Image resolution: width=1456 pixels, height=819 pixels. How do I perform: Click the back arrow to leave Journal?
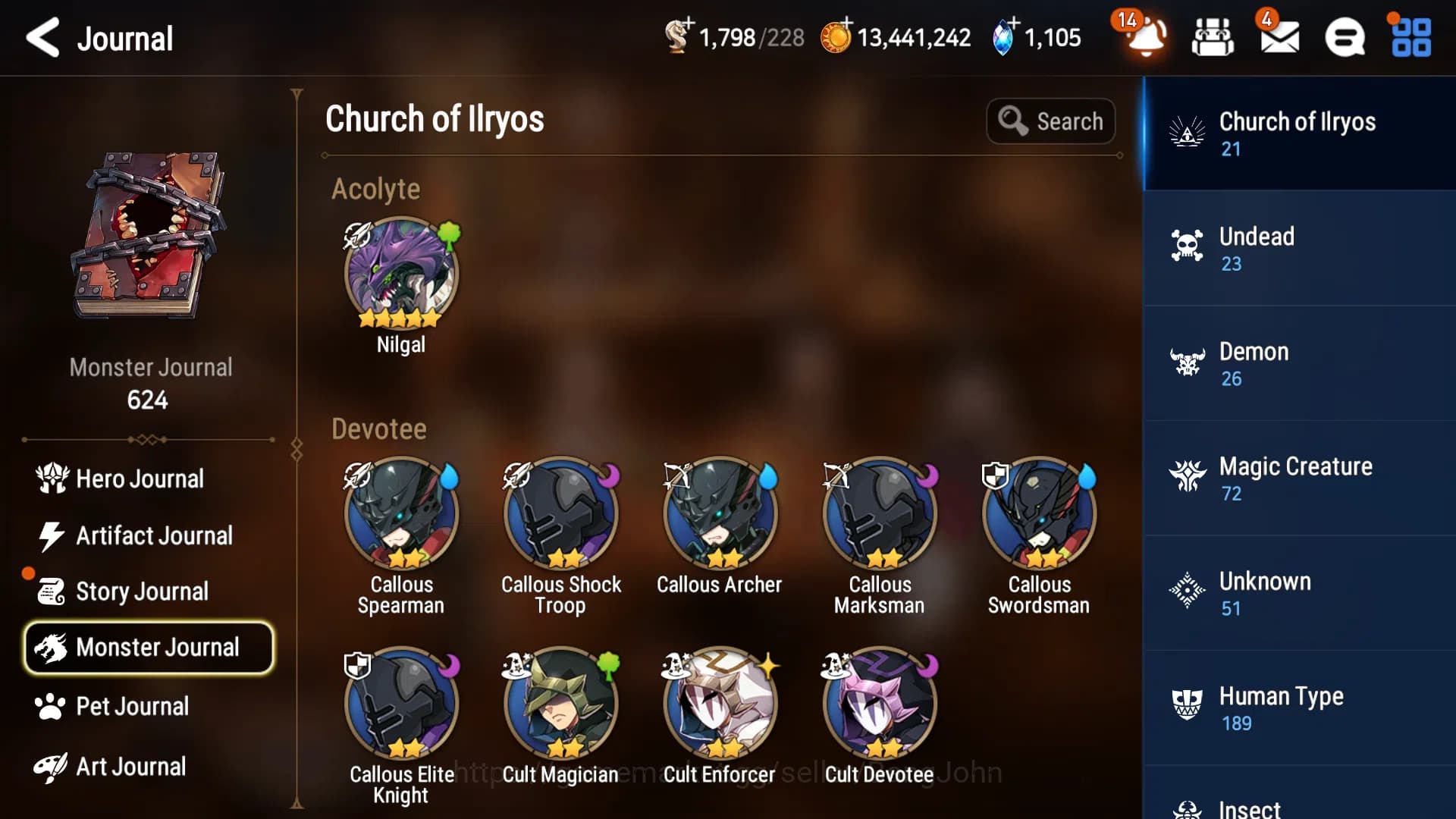pyautogui.click(x=43, y=37)
